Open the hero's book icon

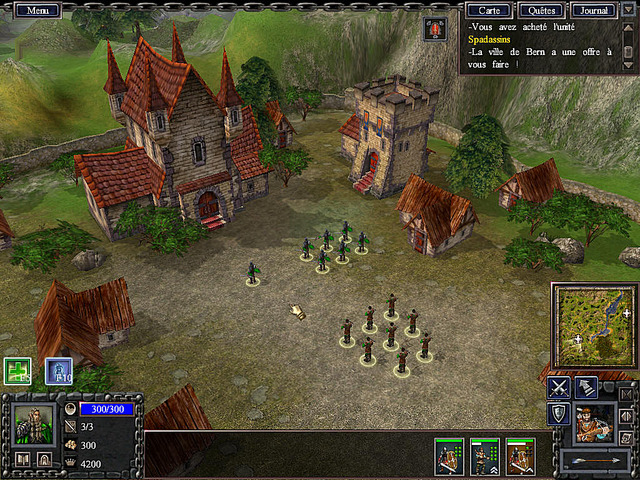tap(22, 460)
